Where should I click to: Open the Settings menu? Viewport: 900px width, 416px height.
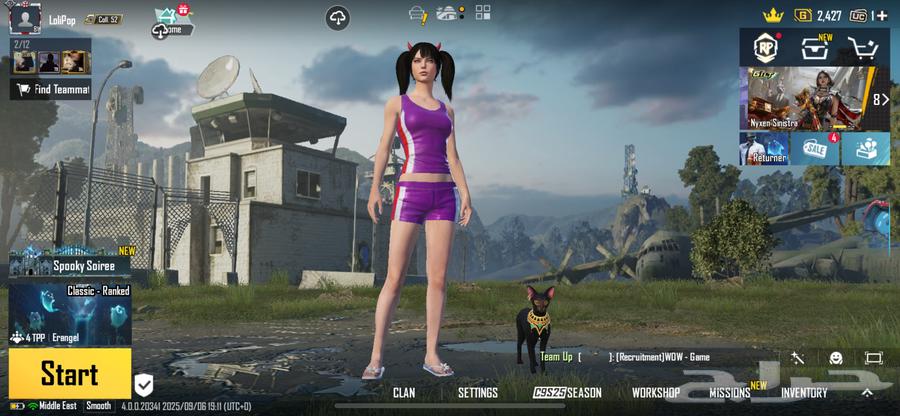[477, 393]
